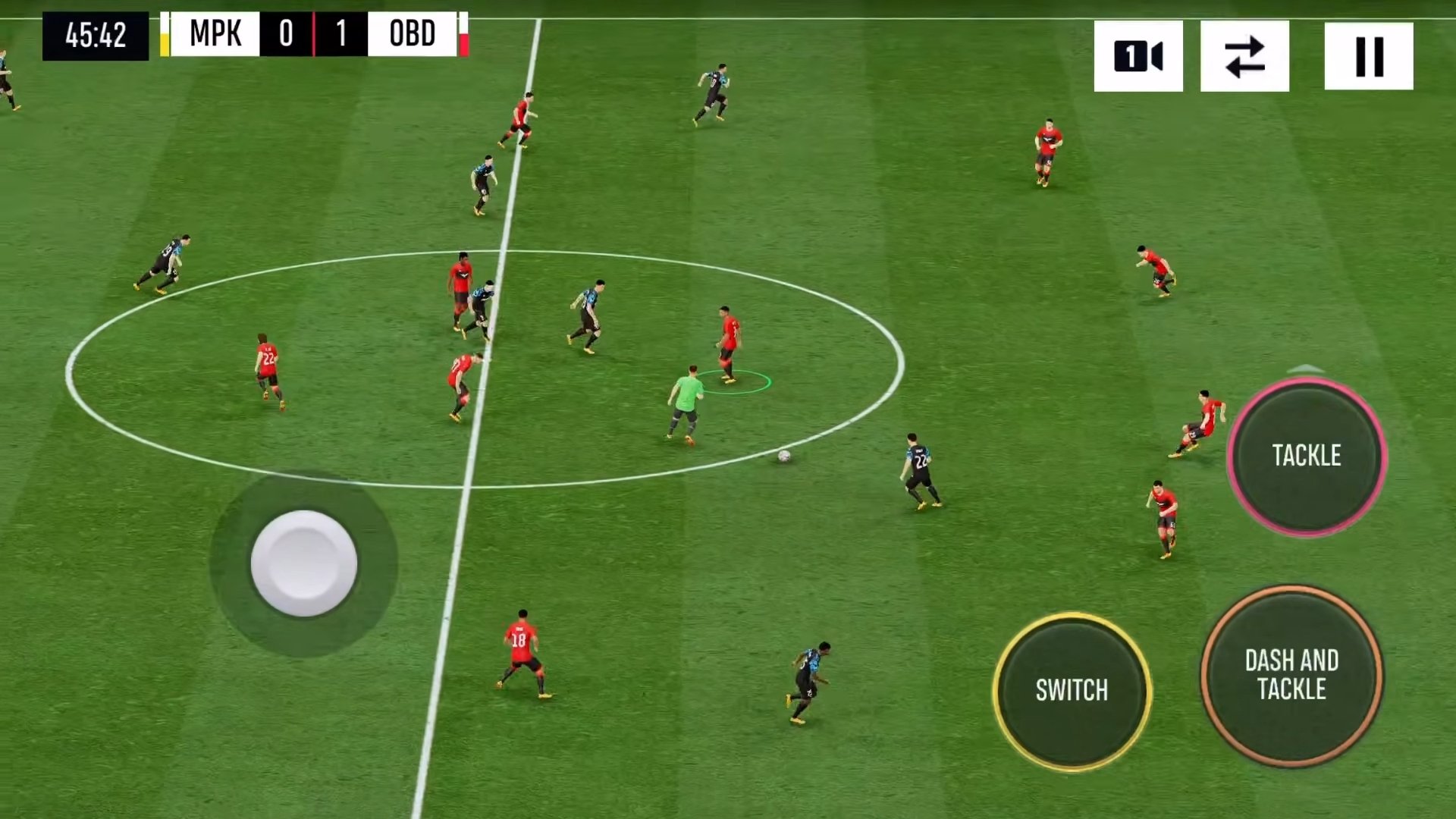Pause the match with the pause button

tap(1368, 56)
